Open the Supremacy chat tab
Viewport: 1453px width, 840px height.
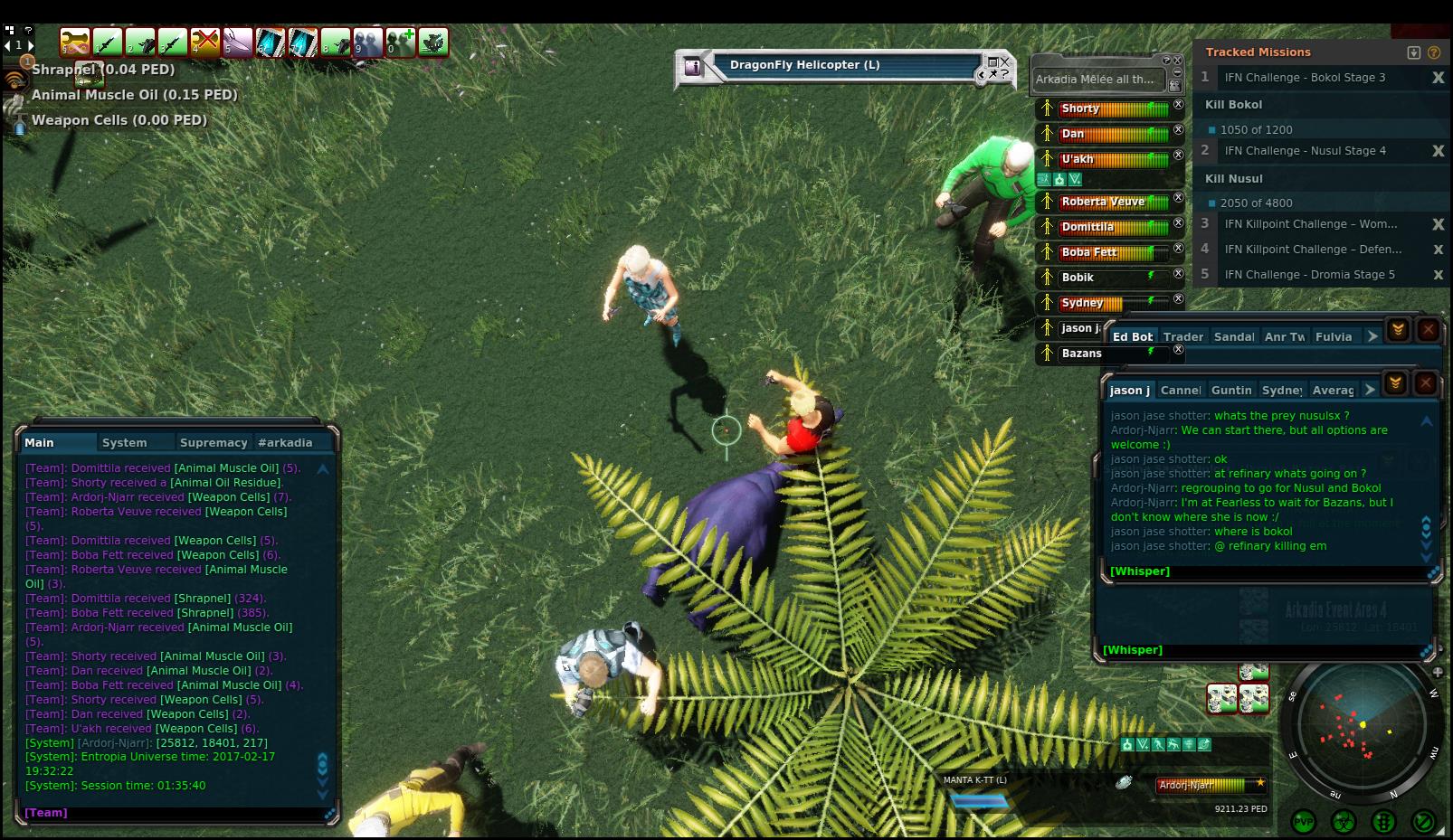(214, 442)
